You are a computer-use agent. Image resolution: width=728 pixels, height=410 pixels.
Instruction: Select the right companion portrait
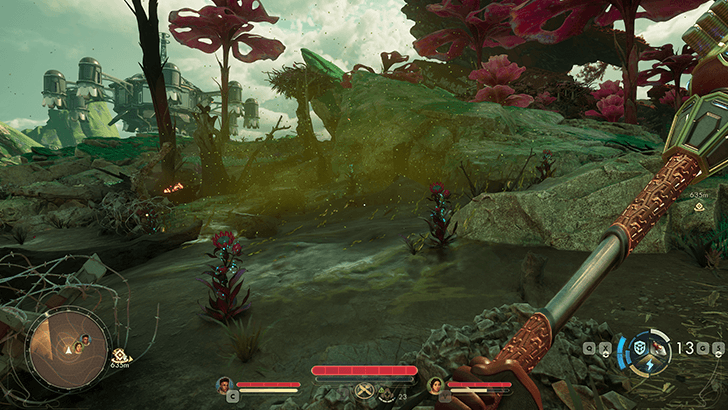click(435, 384)
